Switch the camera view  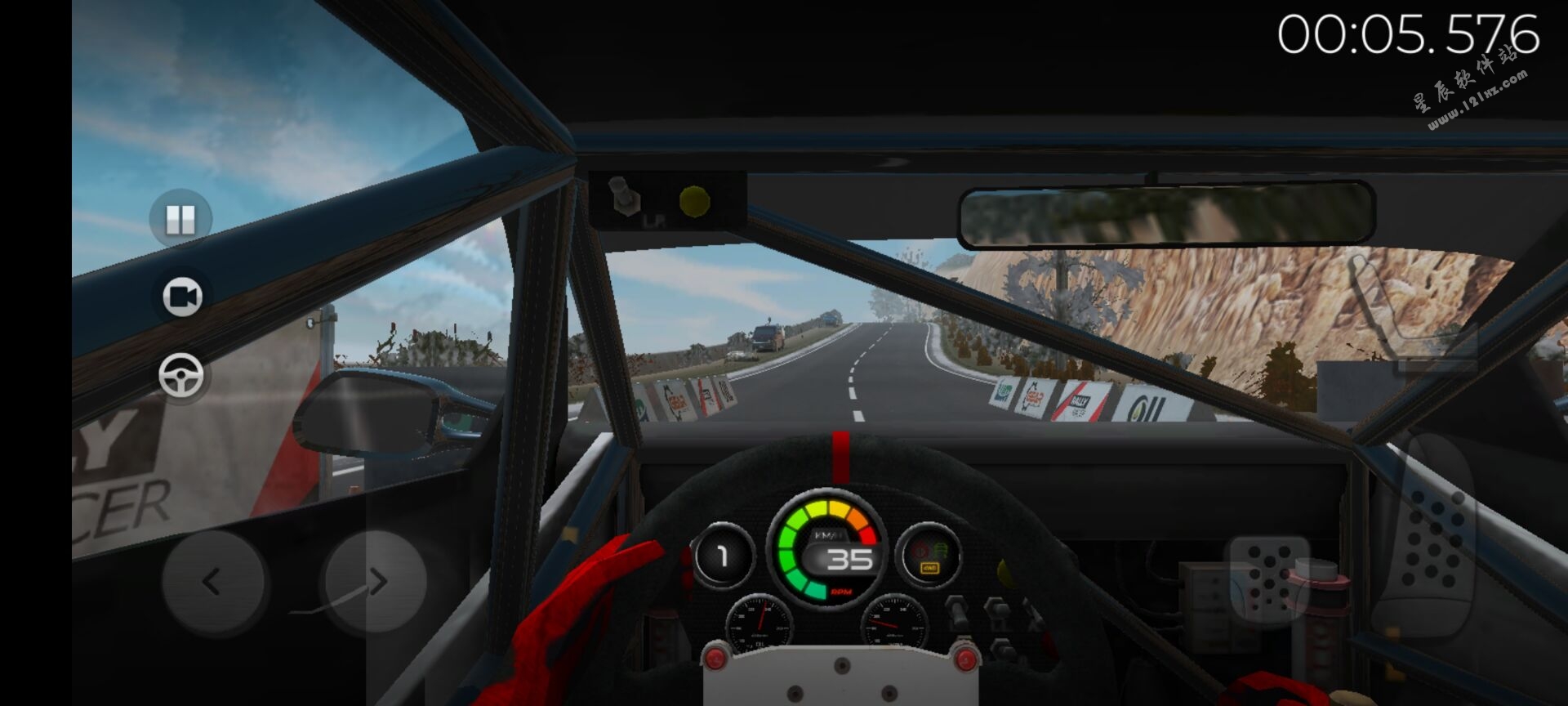(181, 297)
